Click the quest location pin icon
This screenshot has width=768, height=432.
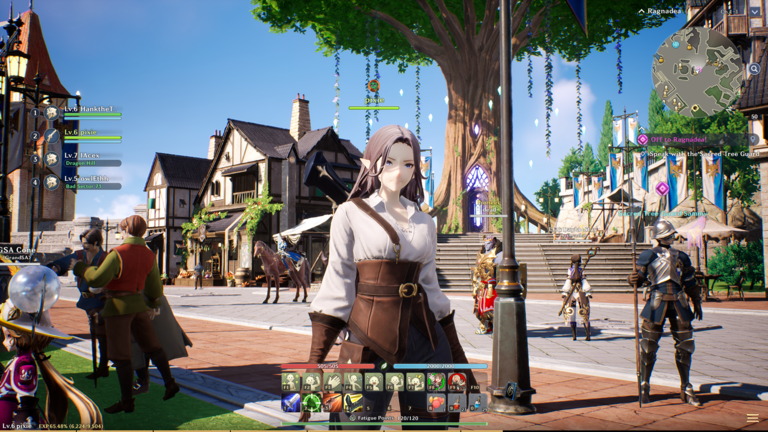[x=753, y=140]
